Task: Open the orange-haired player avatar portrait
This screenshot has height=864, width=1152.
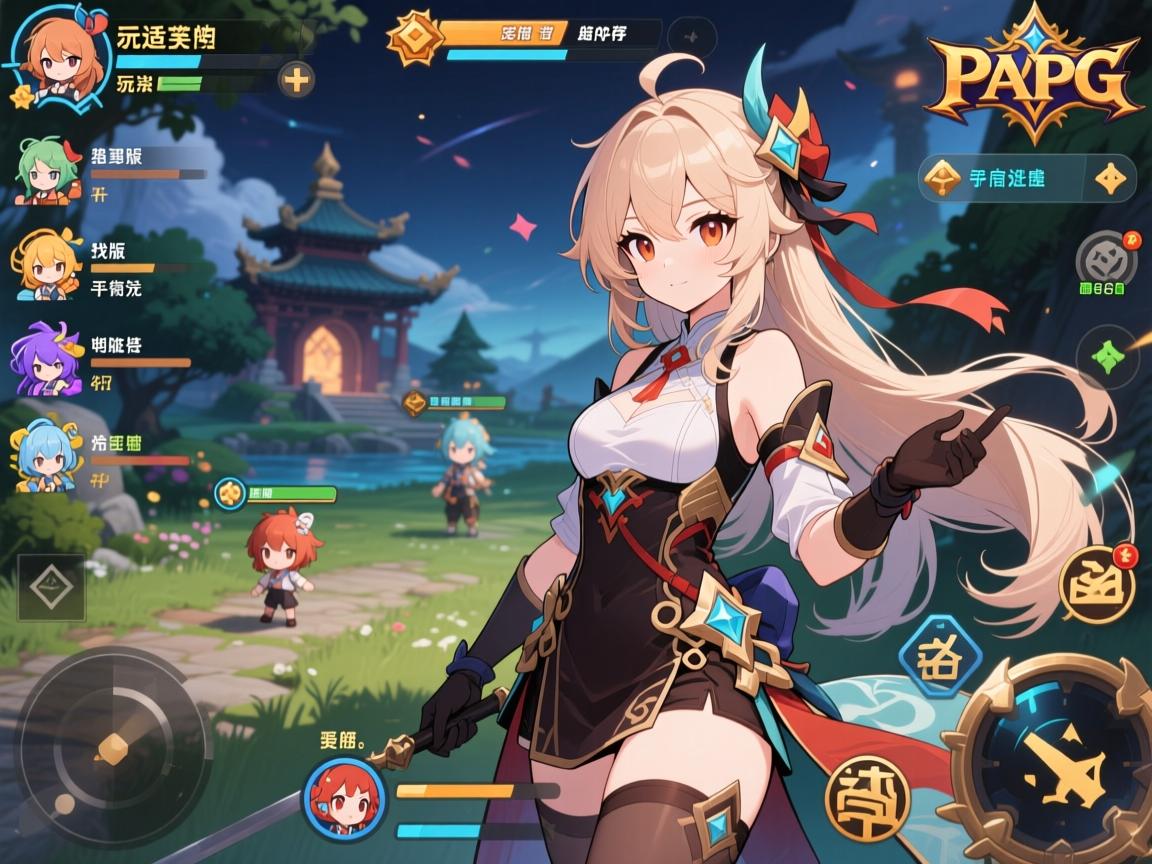Action: tap(52, 58)
